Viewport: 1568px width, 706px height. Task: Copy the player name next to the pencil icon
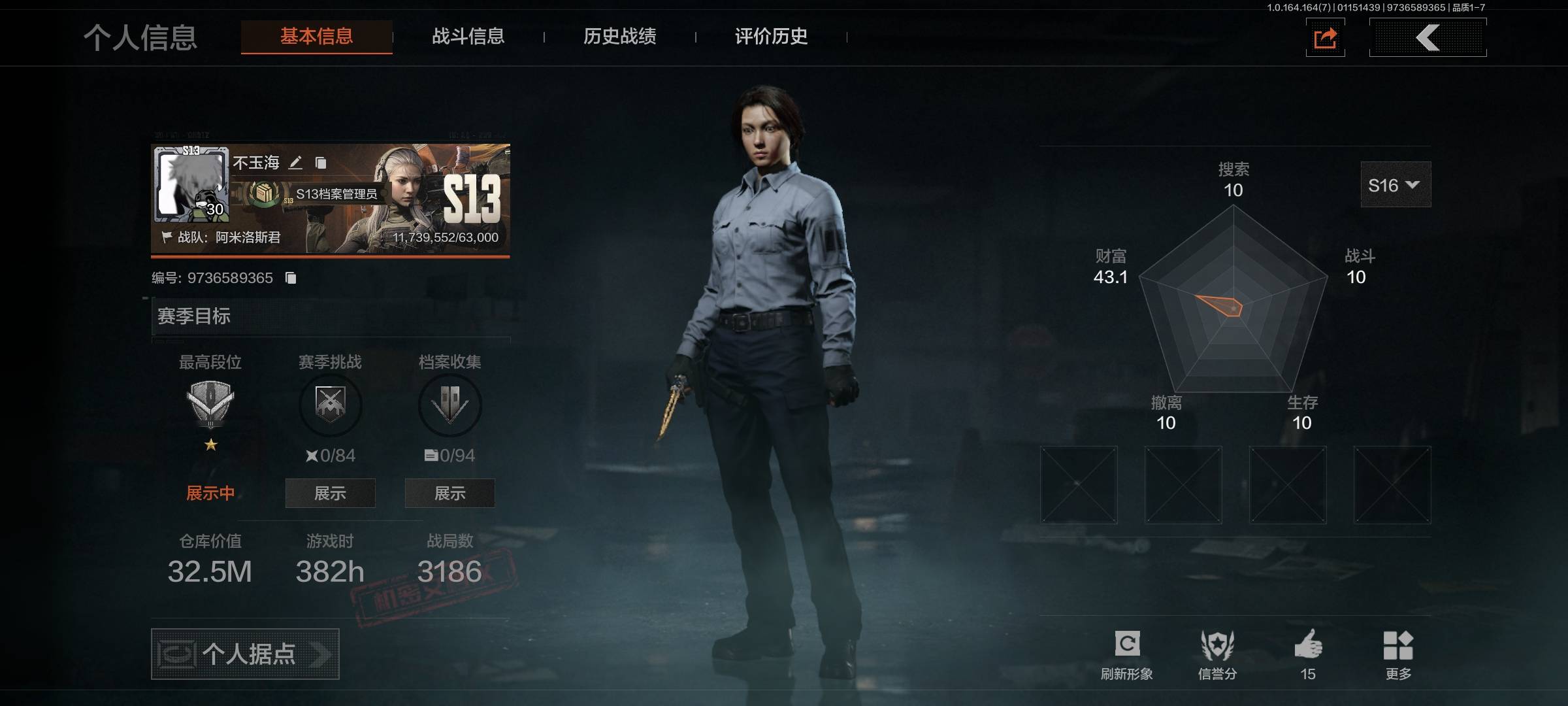click(321, 162)
